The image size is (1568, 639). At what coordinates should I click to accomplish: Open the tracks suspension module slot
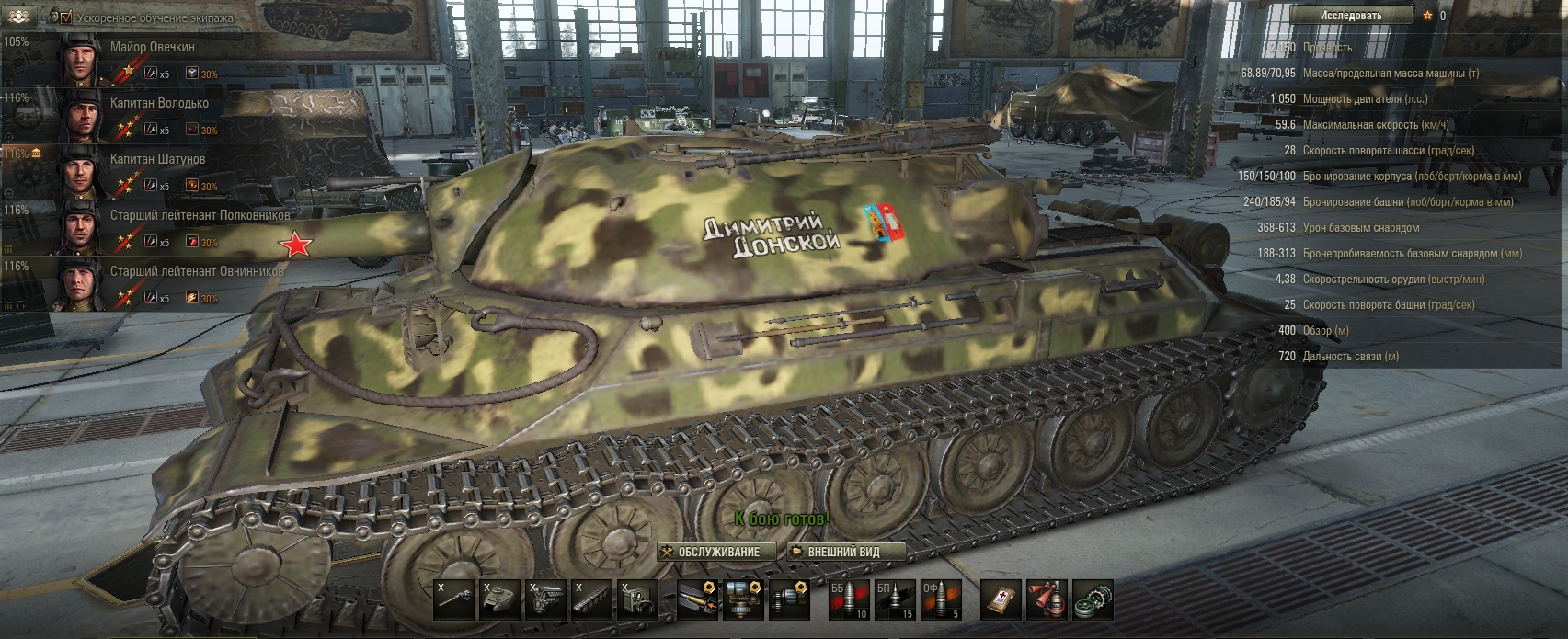591,599
